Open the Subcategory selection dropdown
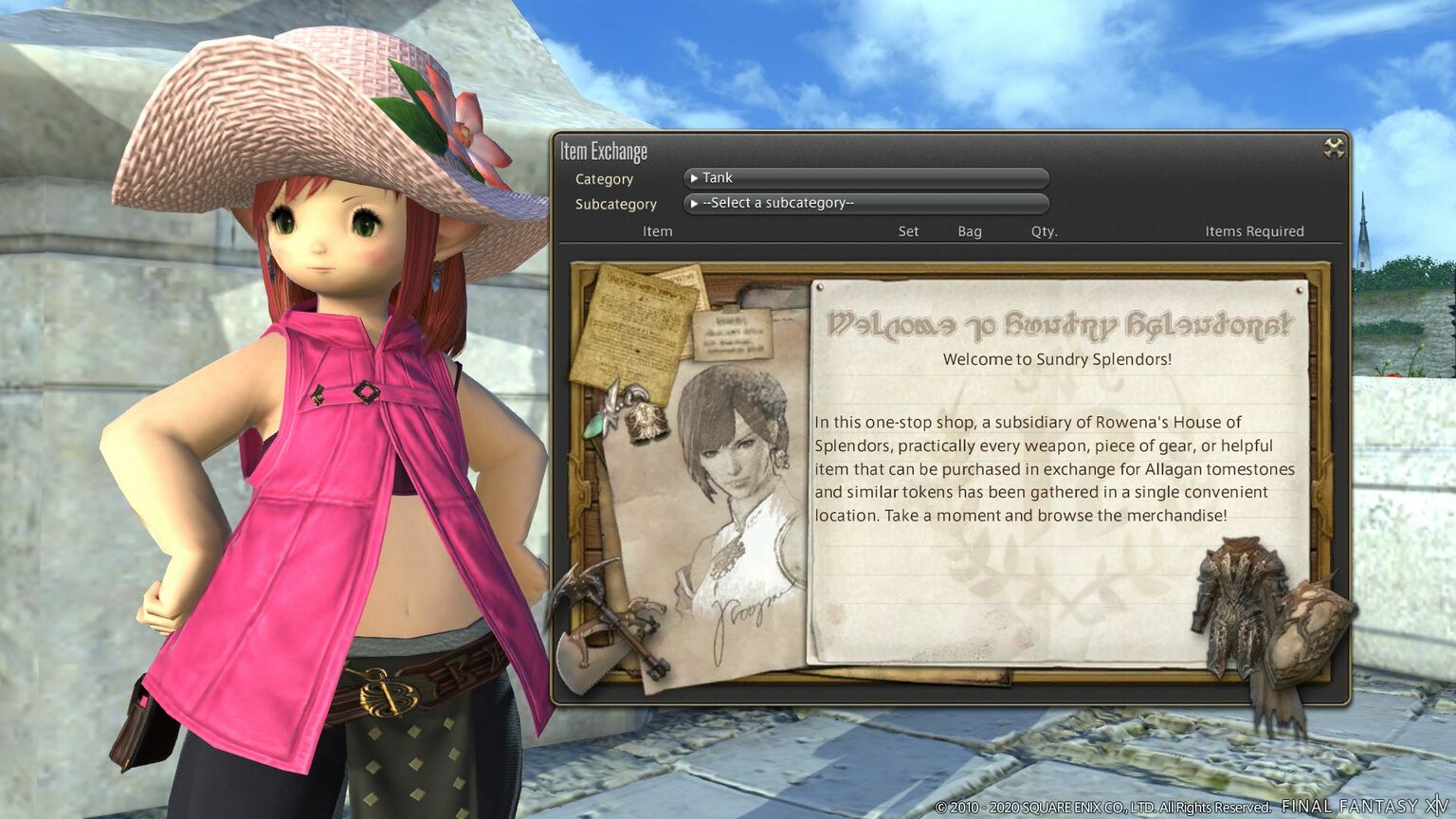Viewport: 1456px width, 819px height. tap(864, 203)
